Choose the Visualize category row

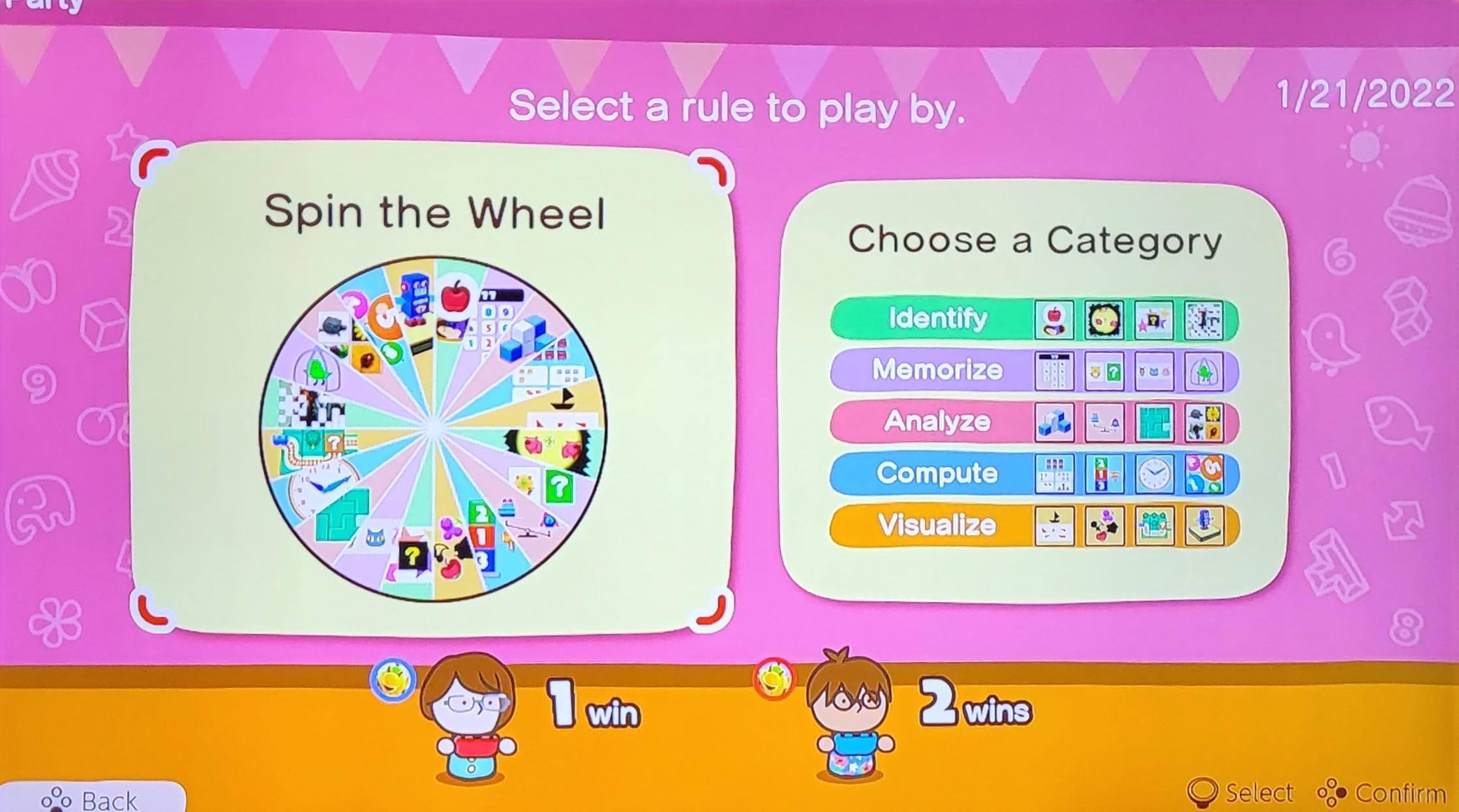pyautogui.click(x=938, y=525)
